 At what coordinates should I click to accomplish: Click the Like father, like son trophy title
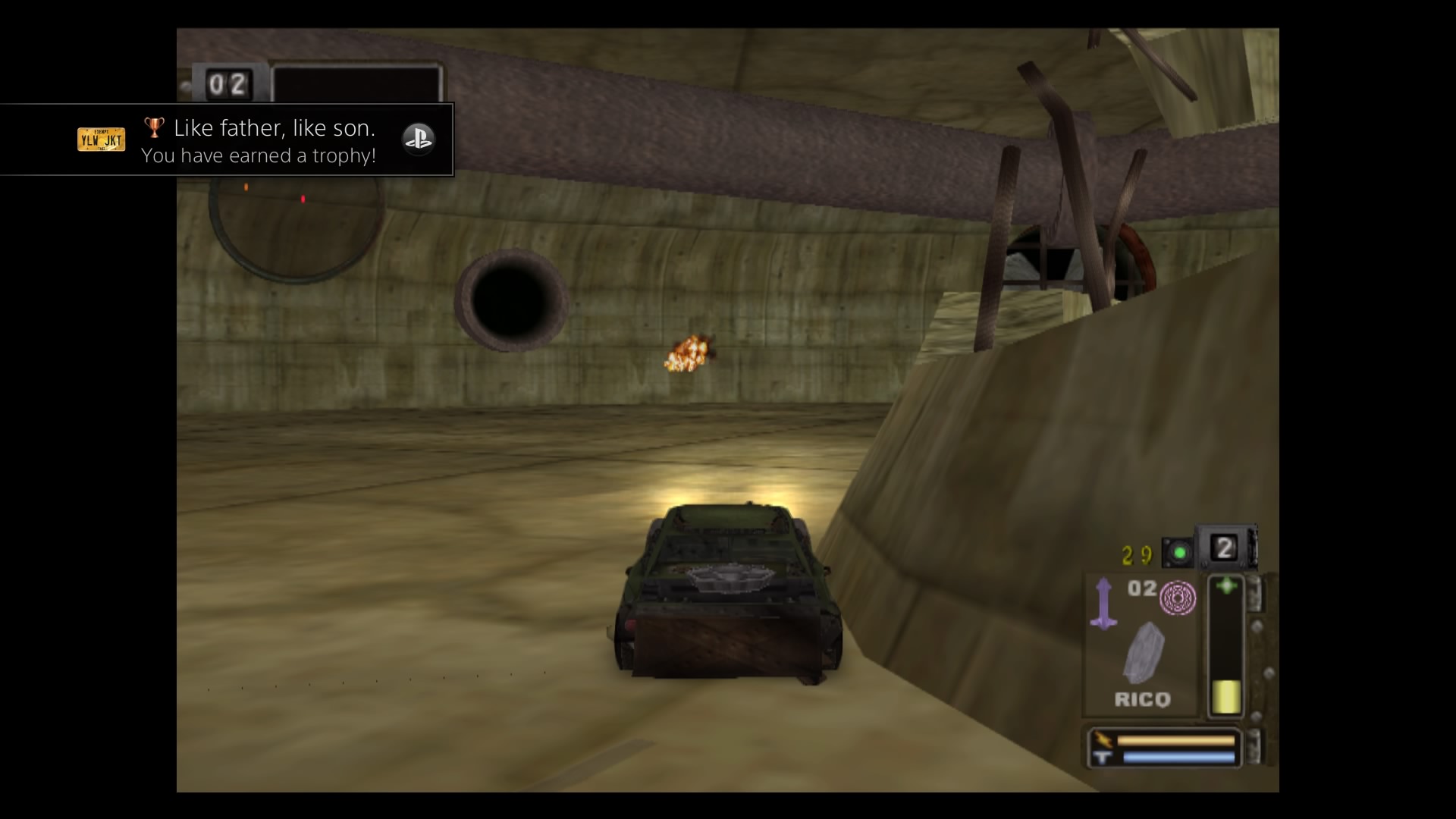point(275,127)
